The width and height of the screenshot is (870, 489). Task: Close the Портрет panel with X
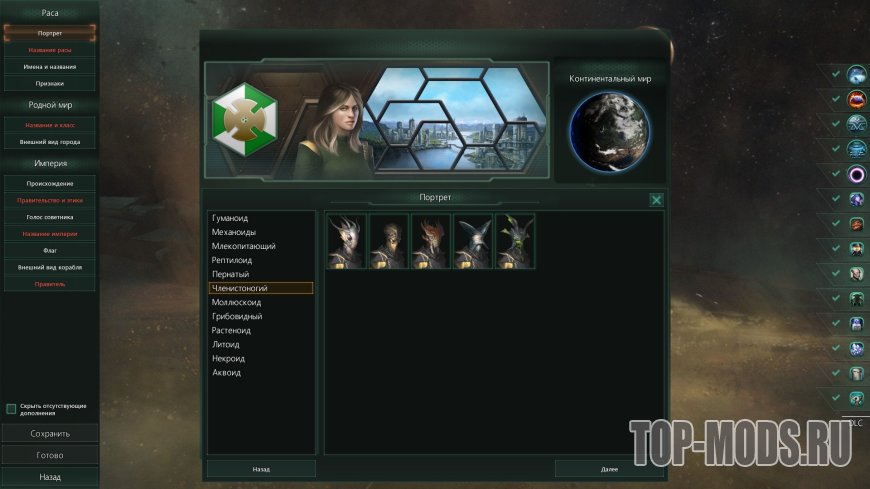(x=656, y=200)
